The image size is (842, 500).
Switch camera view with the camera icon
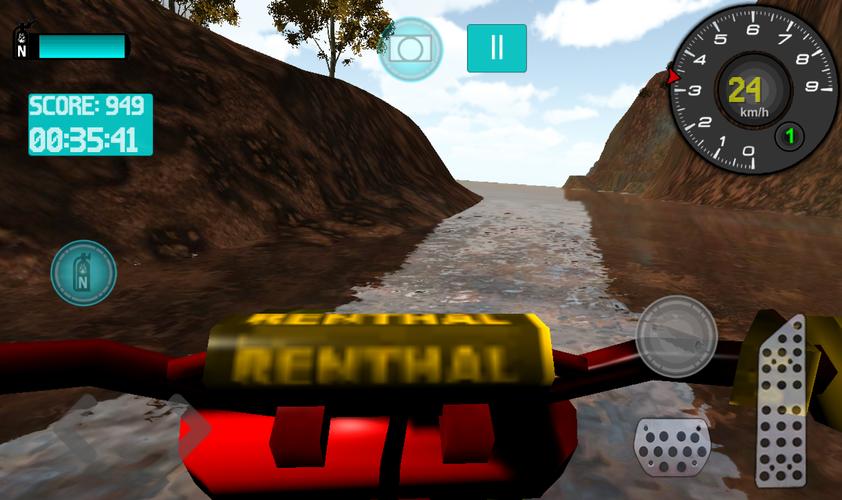(x=411, y=48)
